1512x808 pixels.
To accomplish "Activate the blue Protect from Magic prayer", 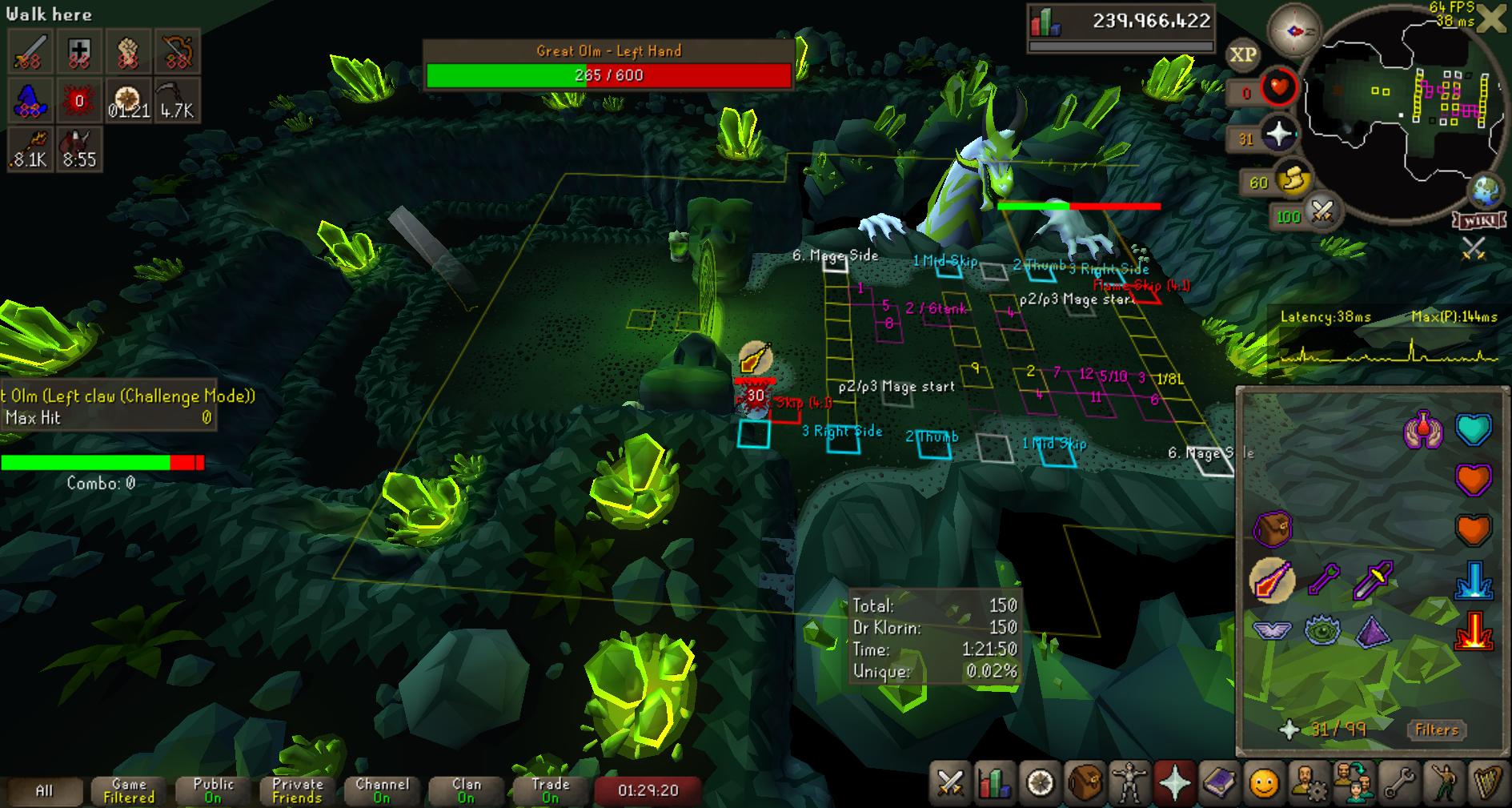I will click(x=1474, y=581).
